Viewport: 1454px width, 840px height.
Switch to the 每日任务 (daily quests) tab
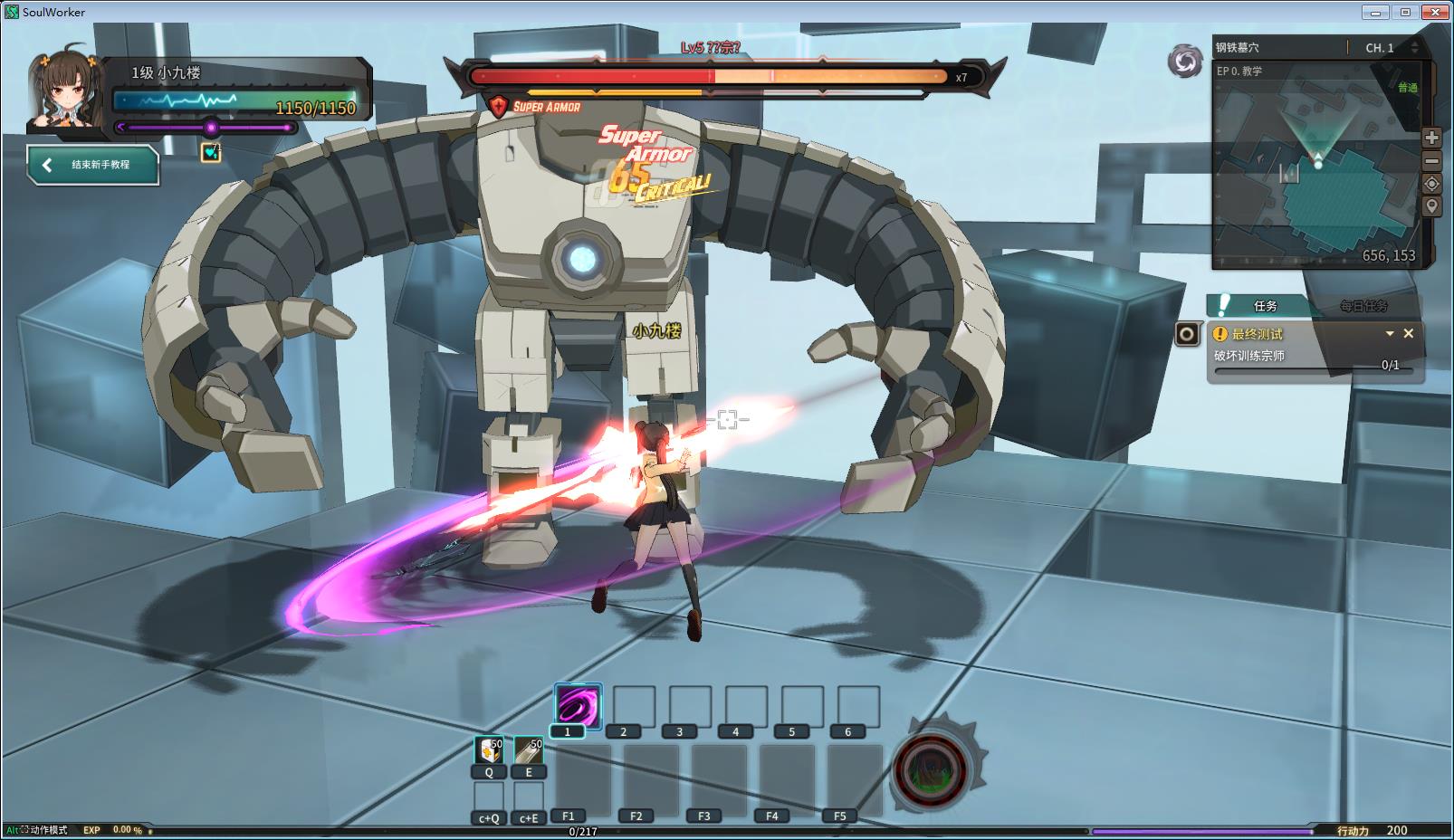[x=1363, y=306]
